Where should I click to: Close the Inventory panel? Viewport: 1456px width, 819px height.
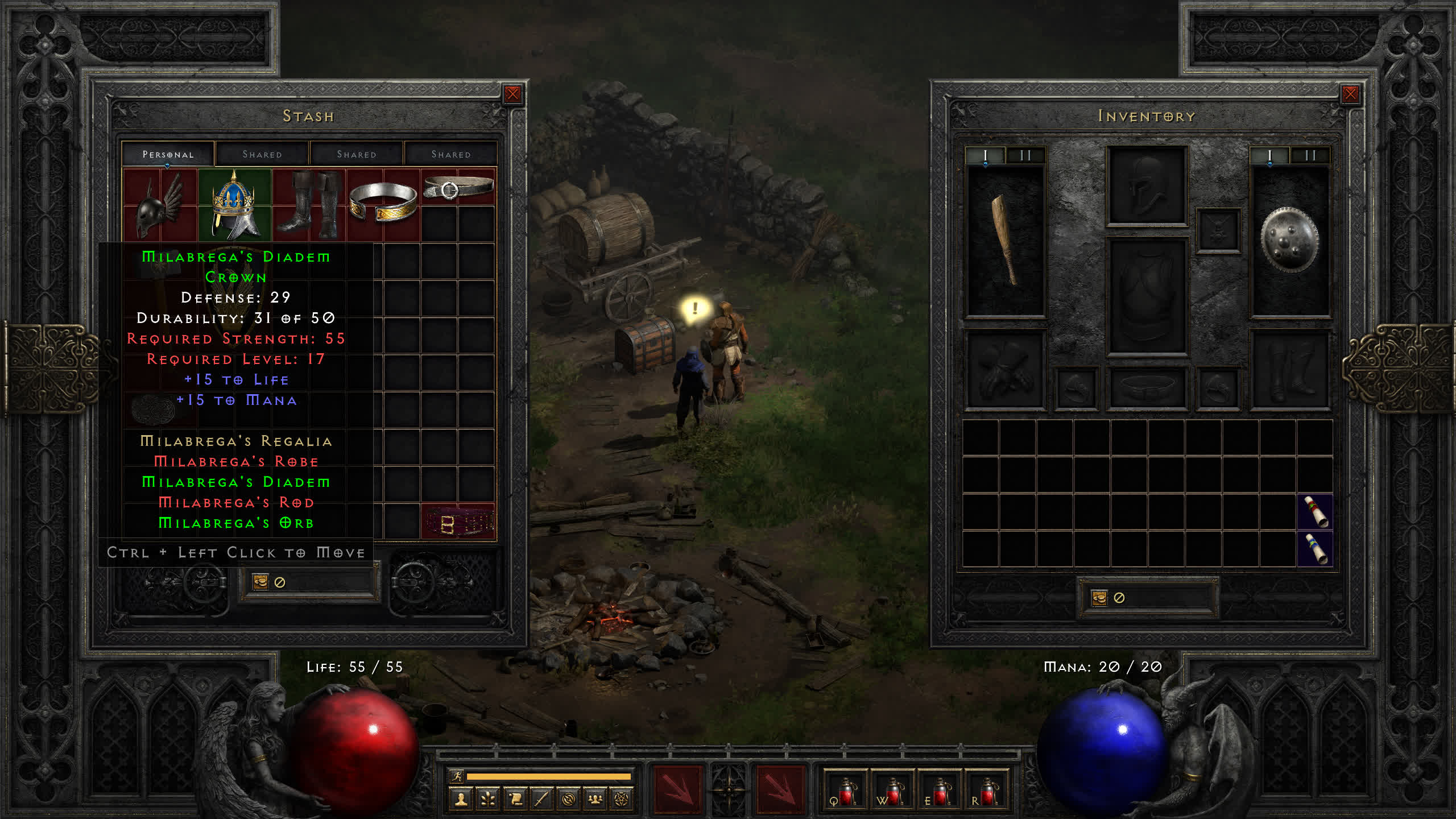point(1350,94)
